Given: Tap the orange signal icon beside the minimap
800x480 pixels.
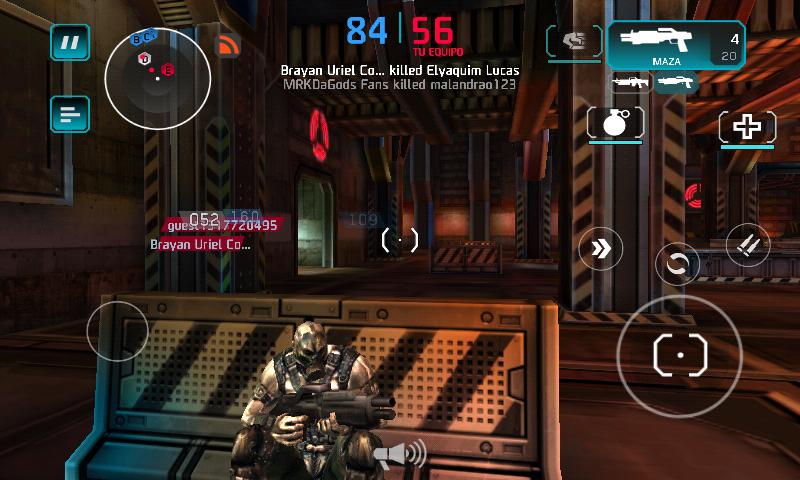Looking at the screenshot, I should pyautogui.click(x=228, y=45).
